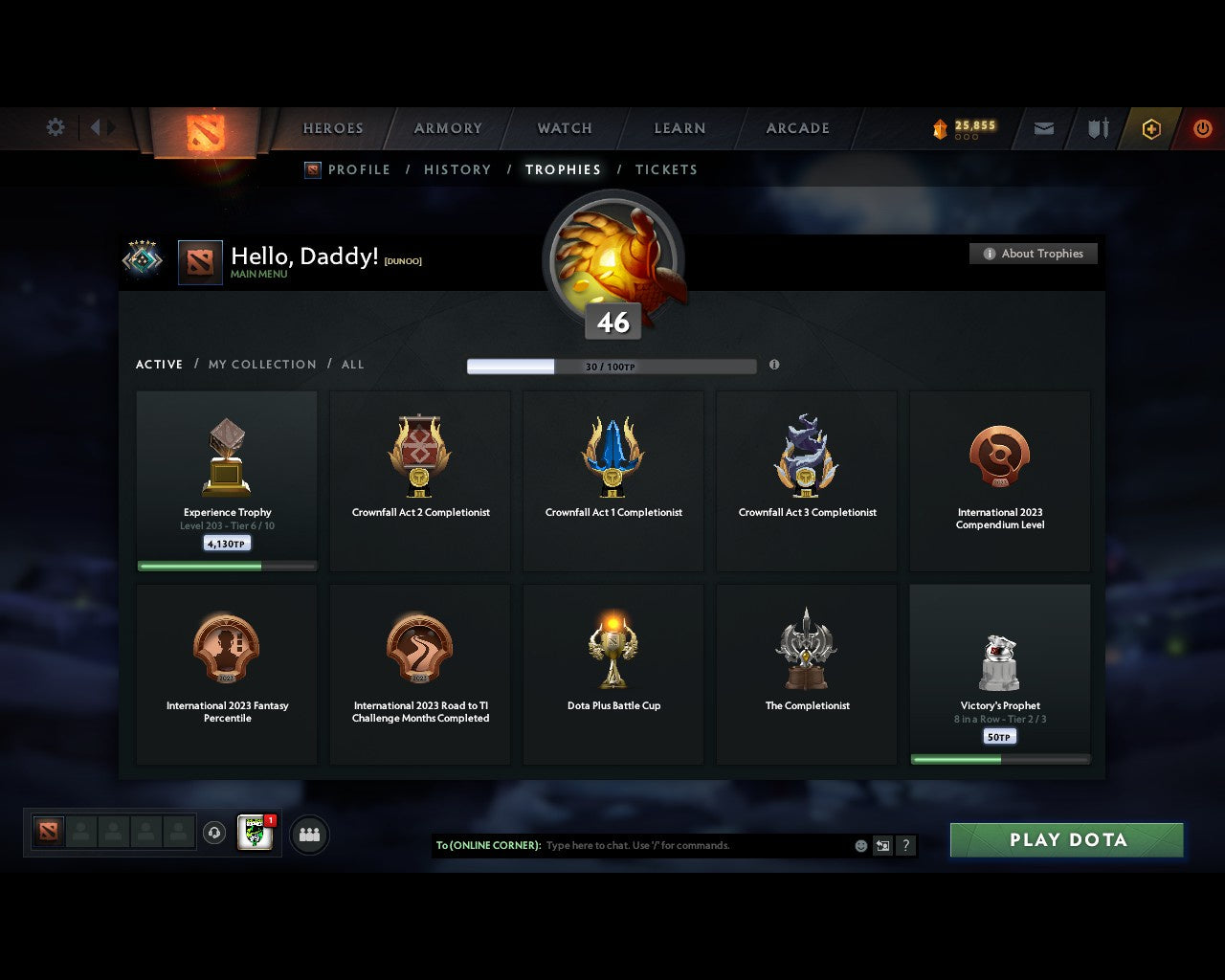Open the settings gear icon
Screen dimensions: 1225x980
[56, 126]
